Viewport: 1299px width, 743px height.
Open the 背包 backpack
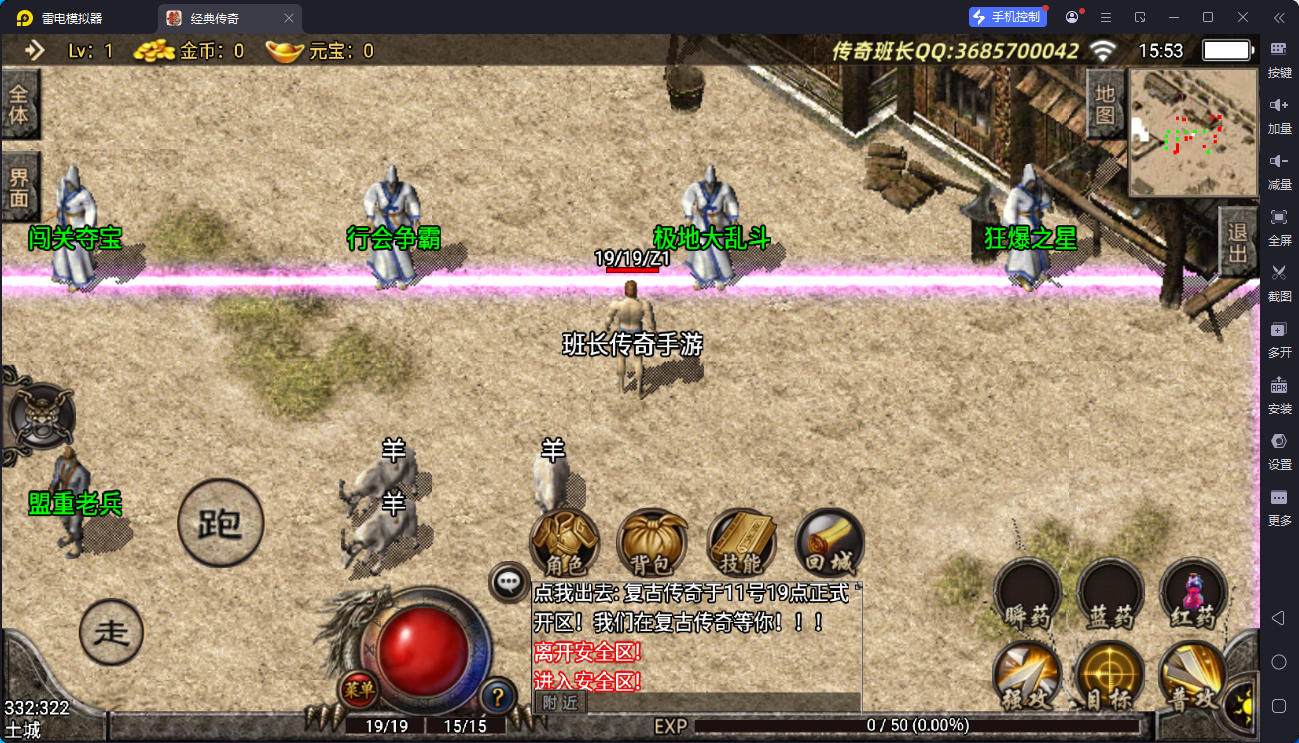click(652, 544)
